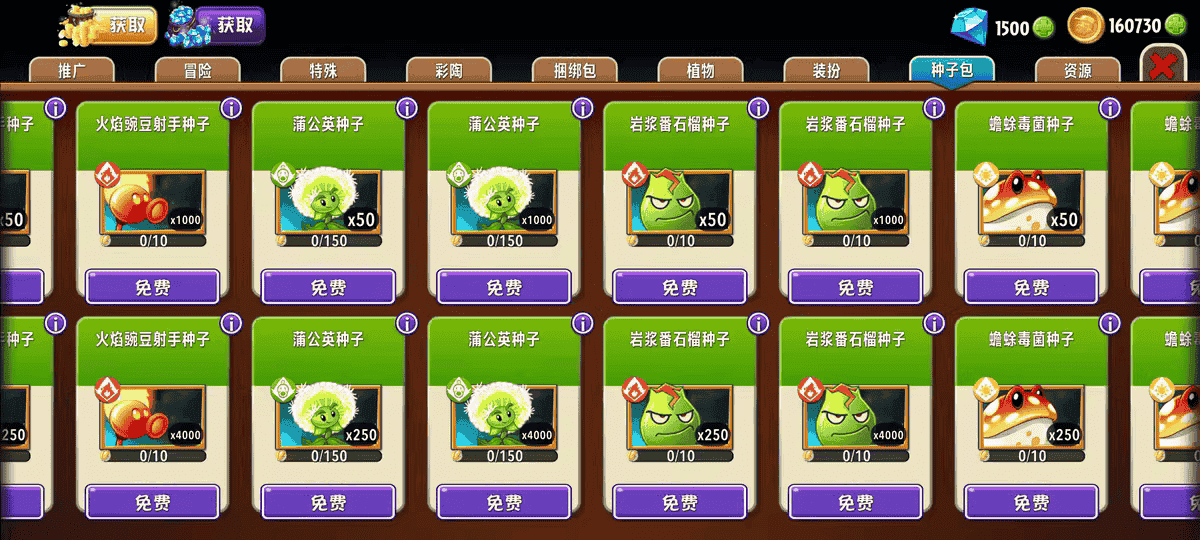Claim the free 蒲公英种子 x50 pack
The image size is (1200, 540).
[x=328, y=288]
